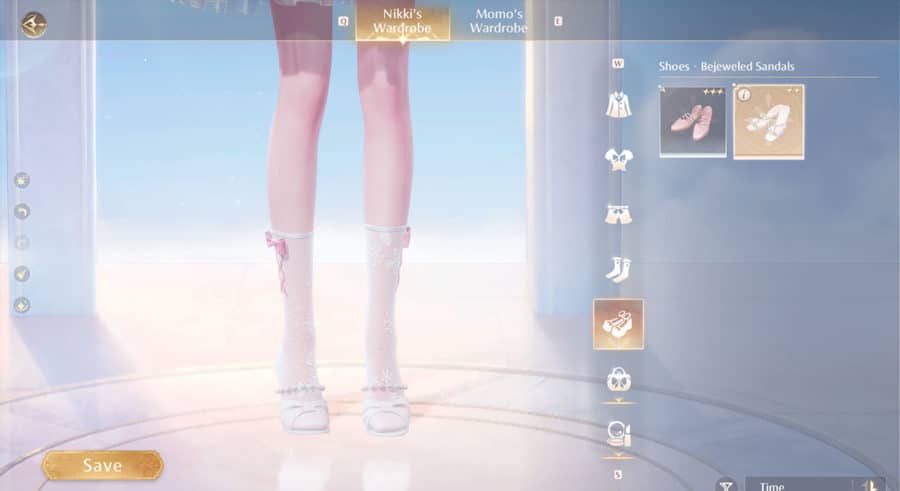Open the filter funnel button
This screenshot has width=900, height=491.
click(726, 484)
